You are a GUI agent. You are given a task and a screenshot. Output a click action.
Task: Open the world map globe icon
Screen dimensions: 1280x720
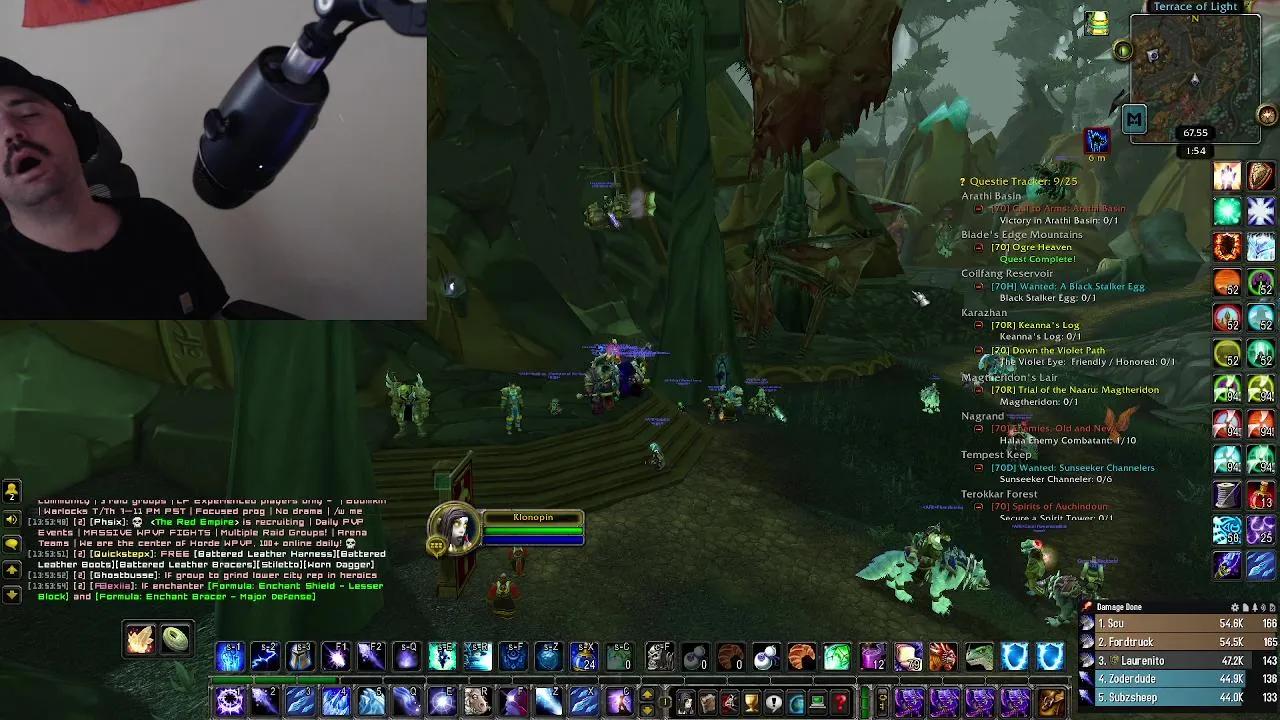(795, 700)
